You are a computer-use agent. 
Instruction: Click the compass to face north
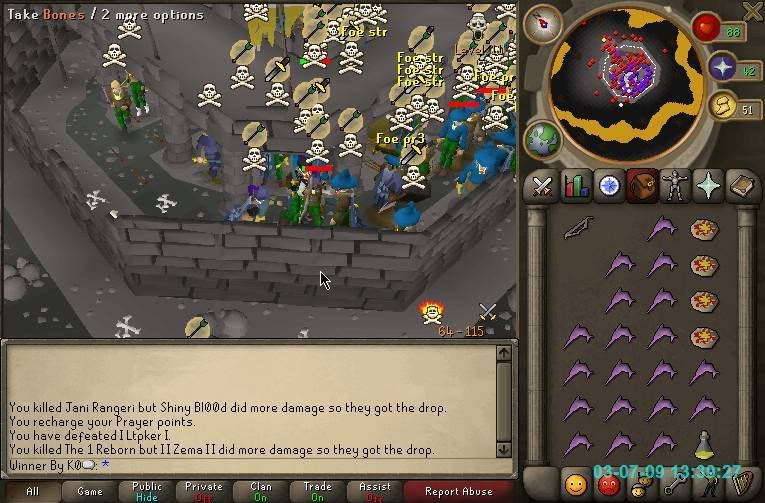542,22
